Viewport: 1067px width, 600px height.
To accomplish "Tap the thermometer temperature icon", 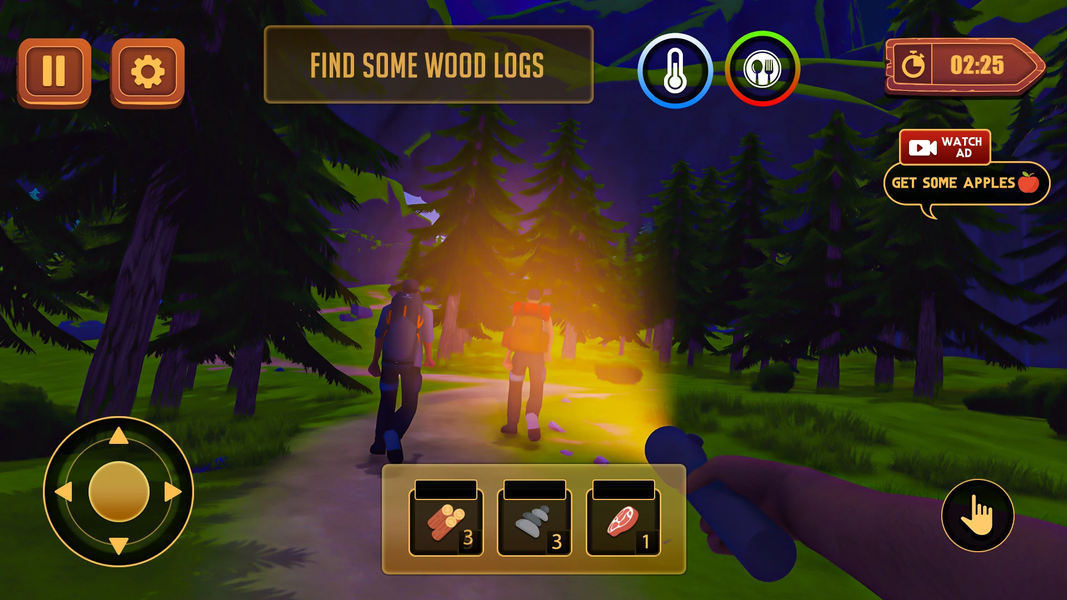I will pos(675,70).
